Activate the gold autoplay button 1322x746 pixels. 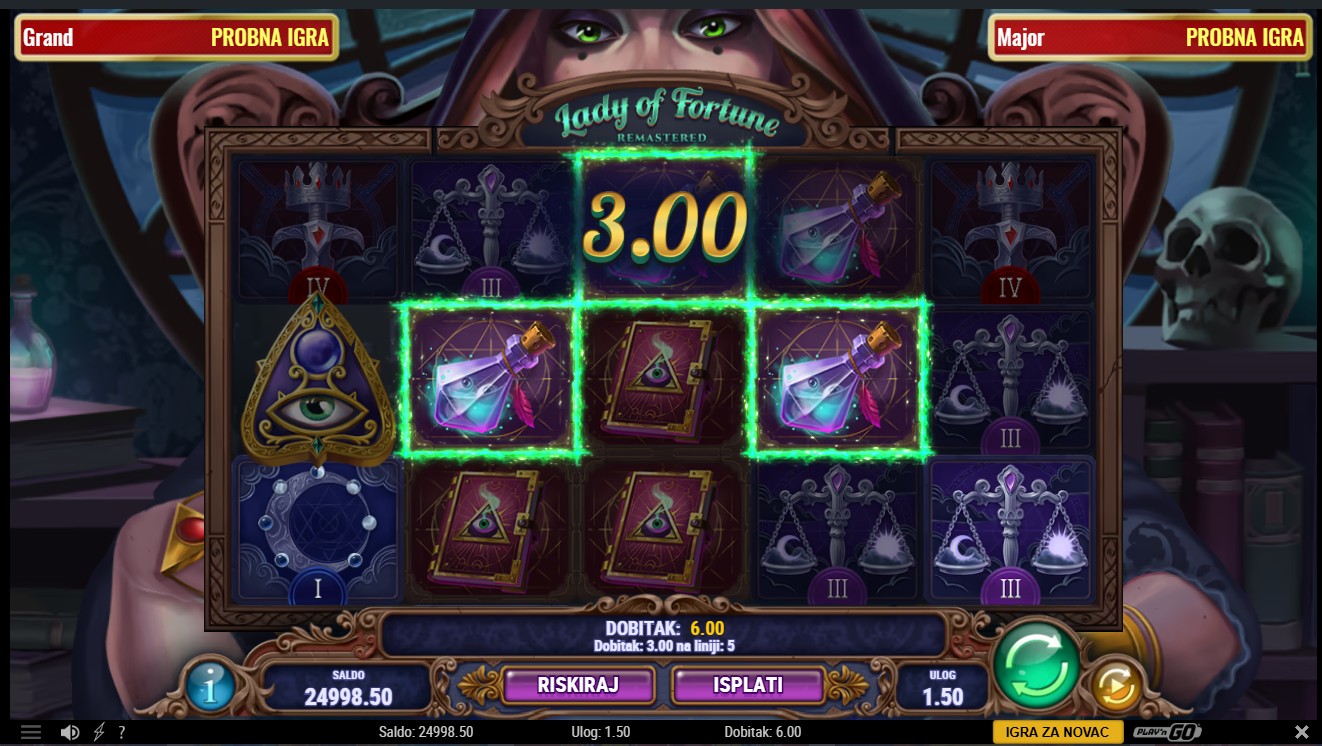tap(1115, 685)
